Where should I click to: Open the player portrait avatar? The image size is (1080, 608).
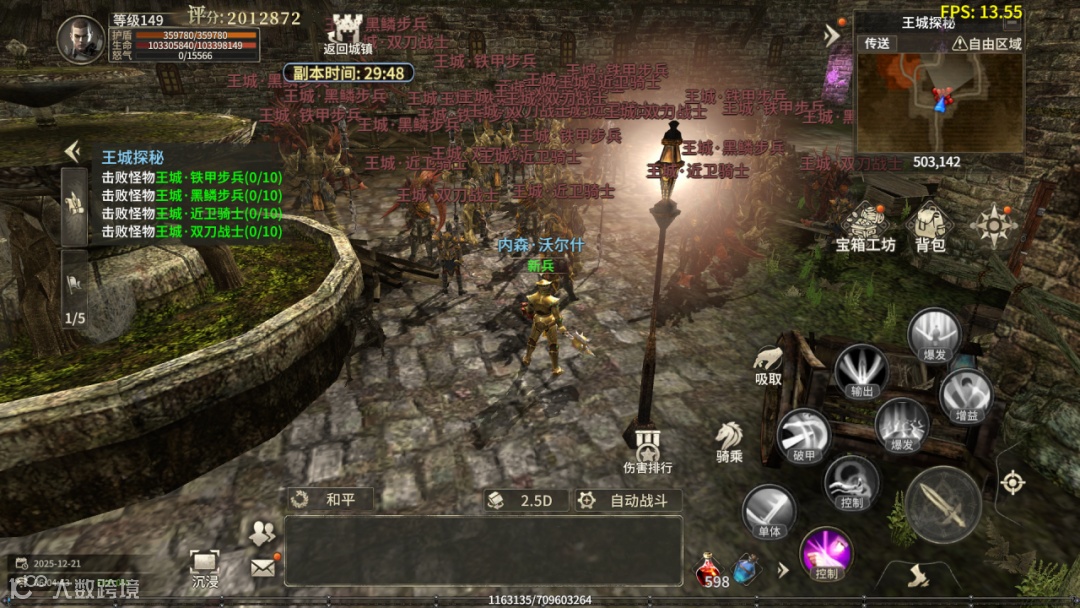click(81, 40)
